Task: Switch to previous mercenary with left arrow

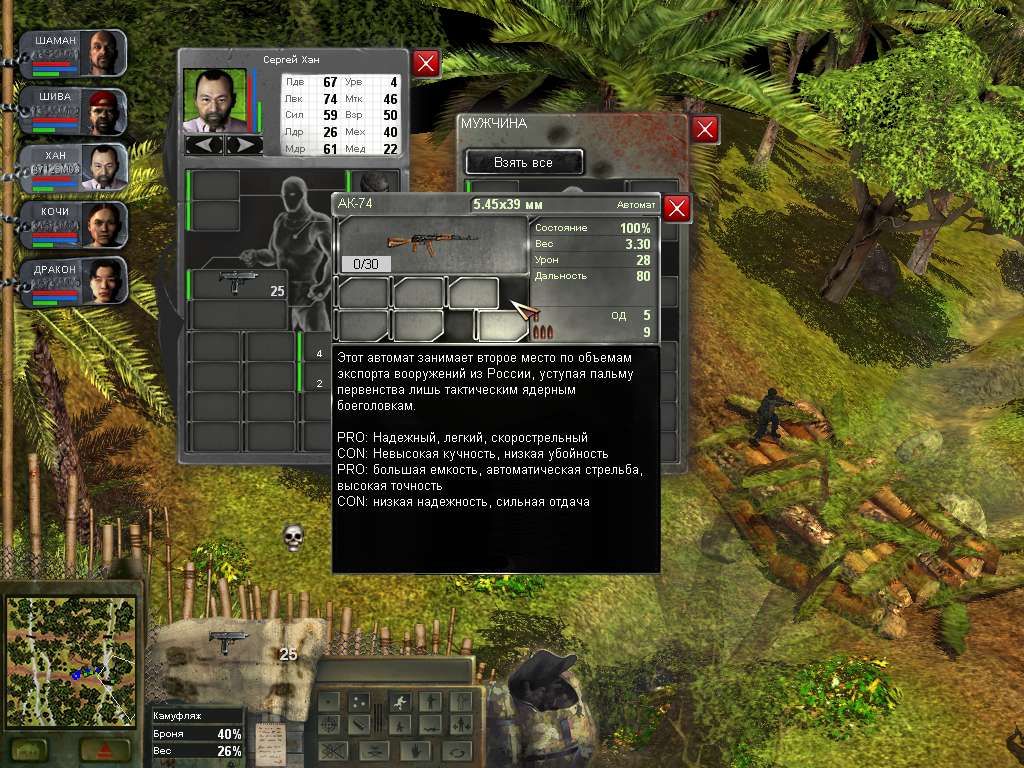Action: (205, 145)
